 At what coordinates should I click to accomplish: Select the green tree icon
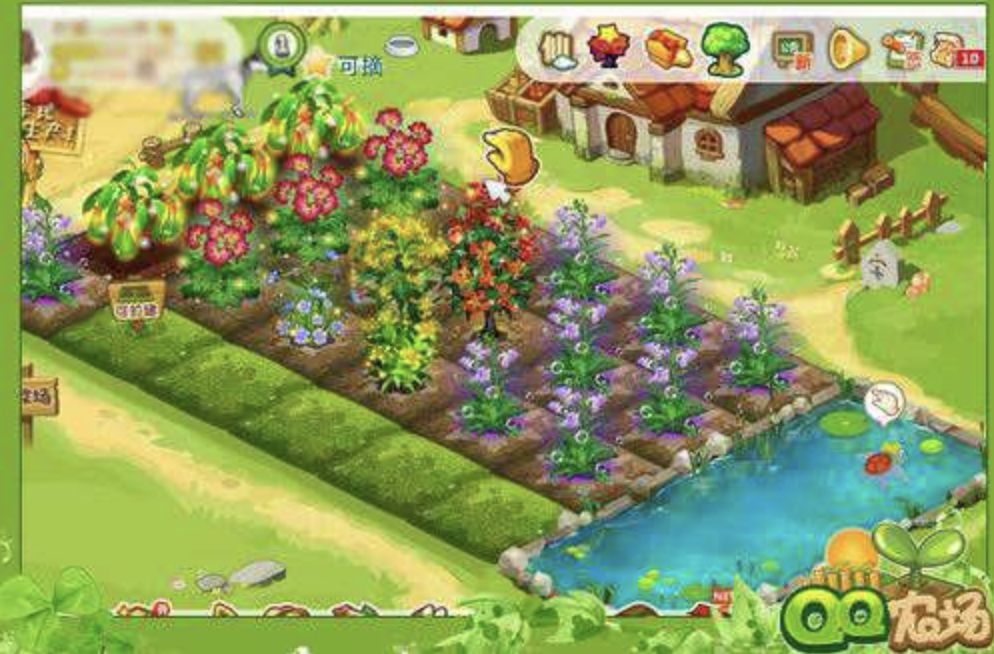coord(725,49)
